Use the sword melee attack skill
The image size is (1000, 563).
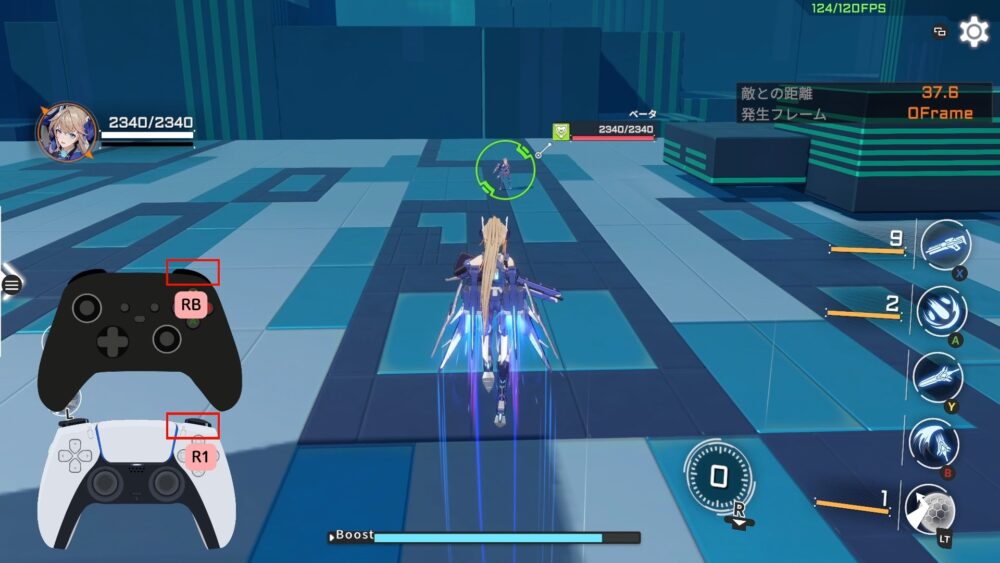[938, 377]
